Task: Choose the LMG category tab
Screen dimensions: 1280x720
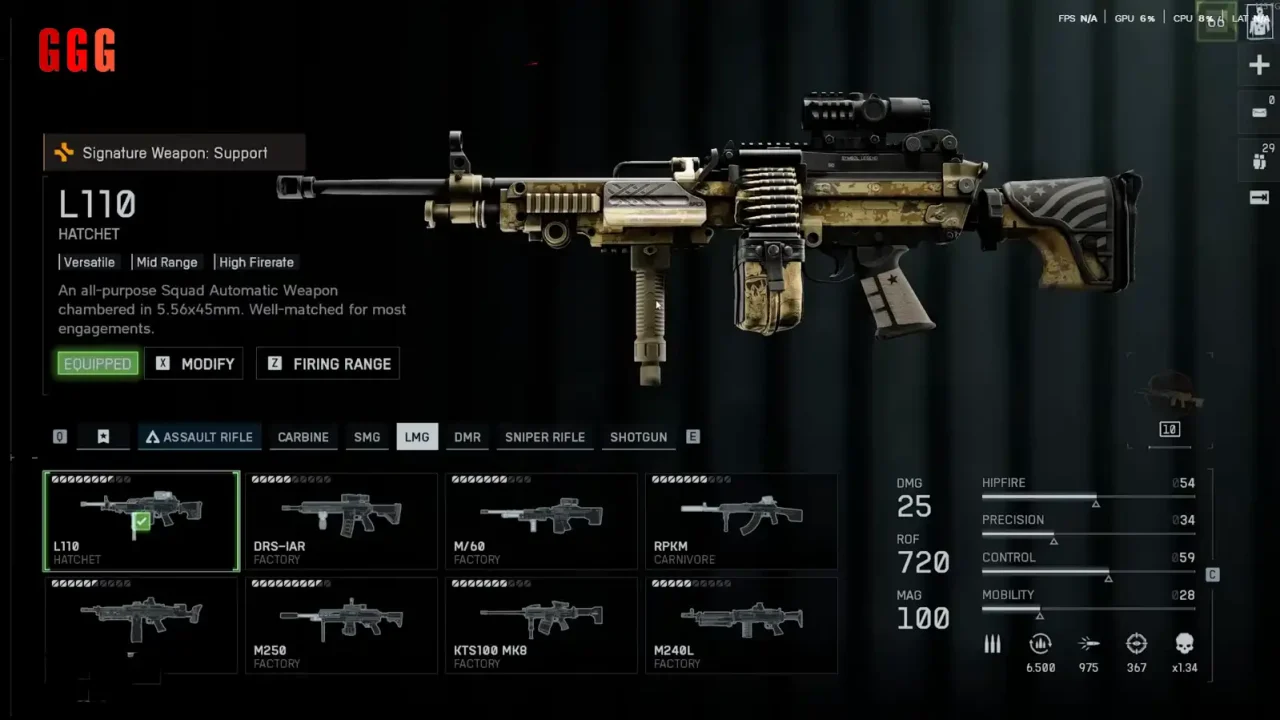Action: [x=417, y=437]
